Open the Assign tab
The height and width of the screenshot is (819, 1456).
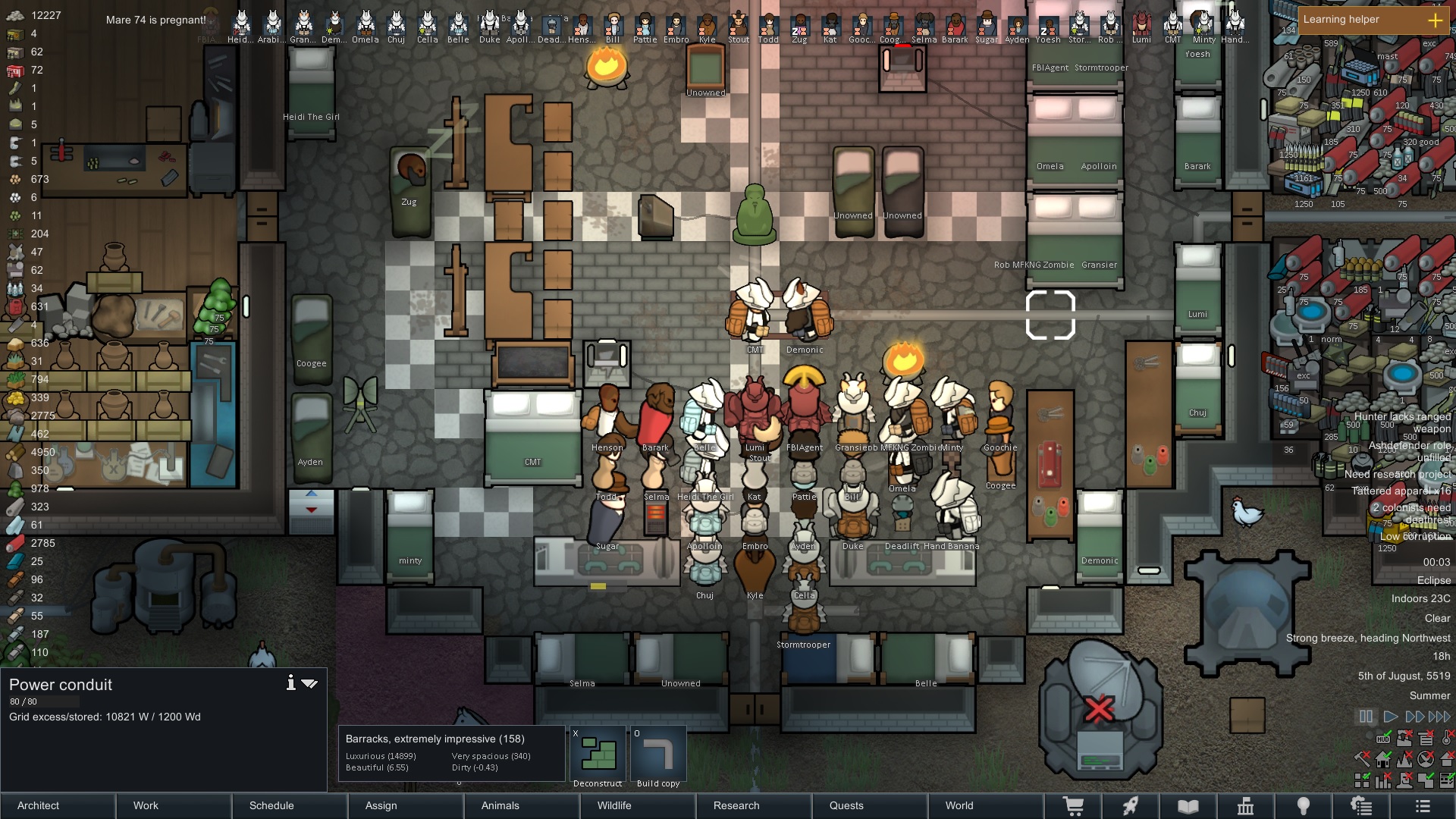pyautogui.click(x=406, y=805)
